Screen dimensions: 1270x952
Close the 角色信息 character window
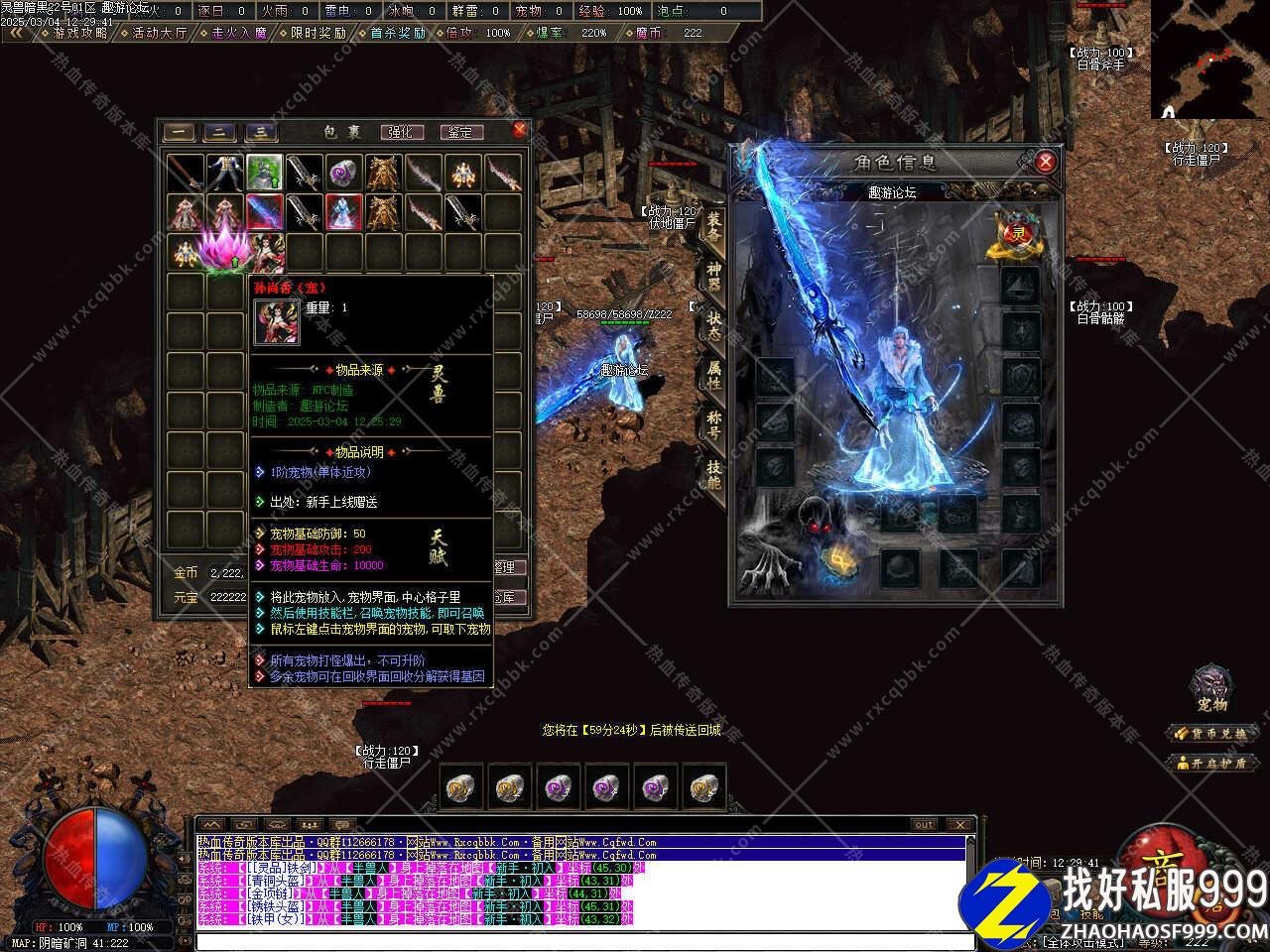1044,162
